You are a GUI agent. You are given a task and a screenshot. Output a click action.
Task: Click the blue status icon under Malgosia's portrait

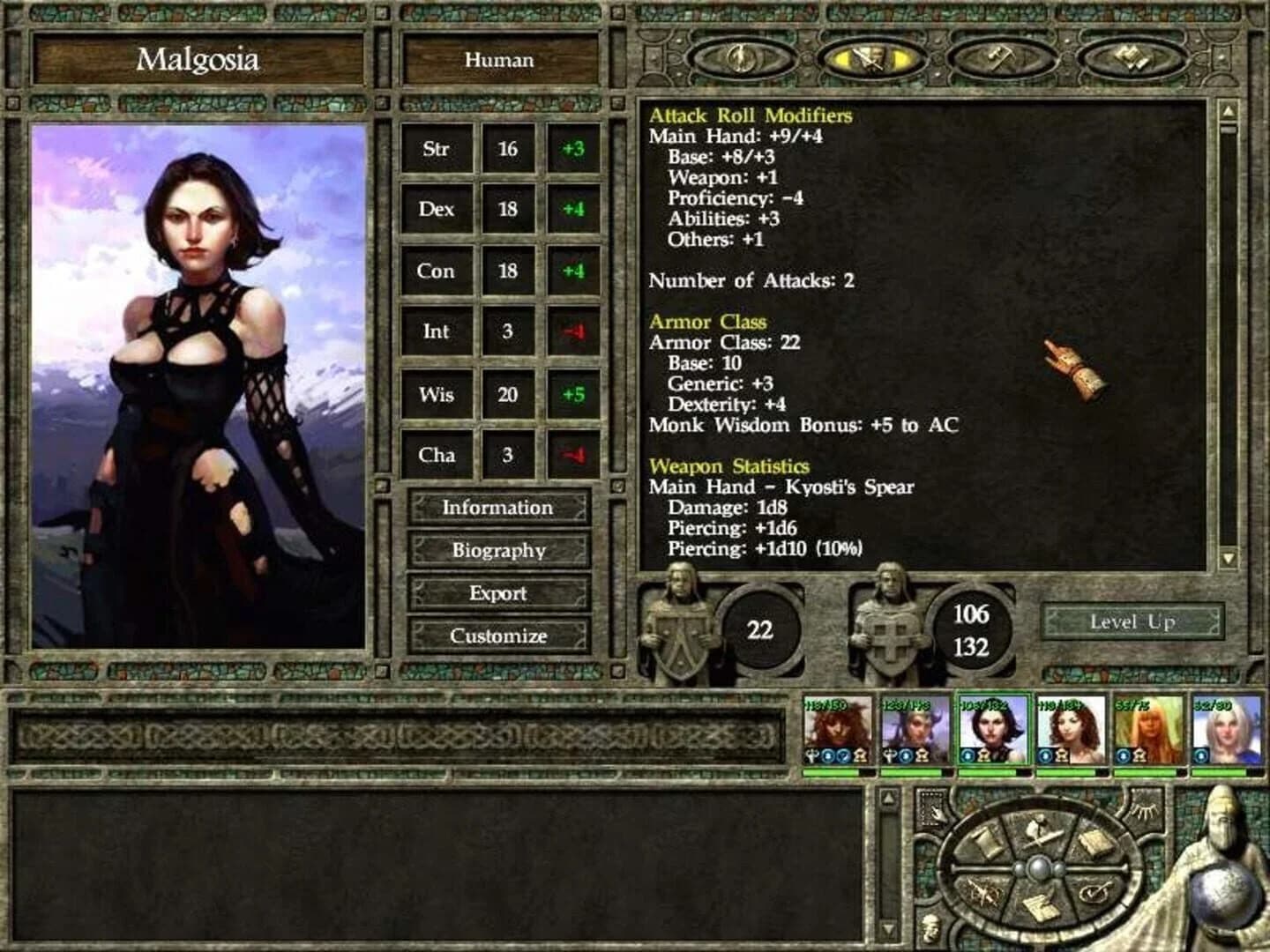pos(966,755)
